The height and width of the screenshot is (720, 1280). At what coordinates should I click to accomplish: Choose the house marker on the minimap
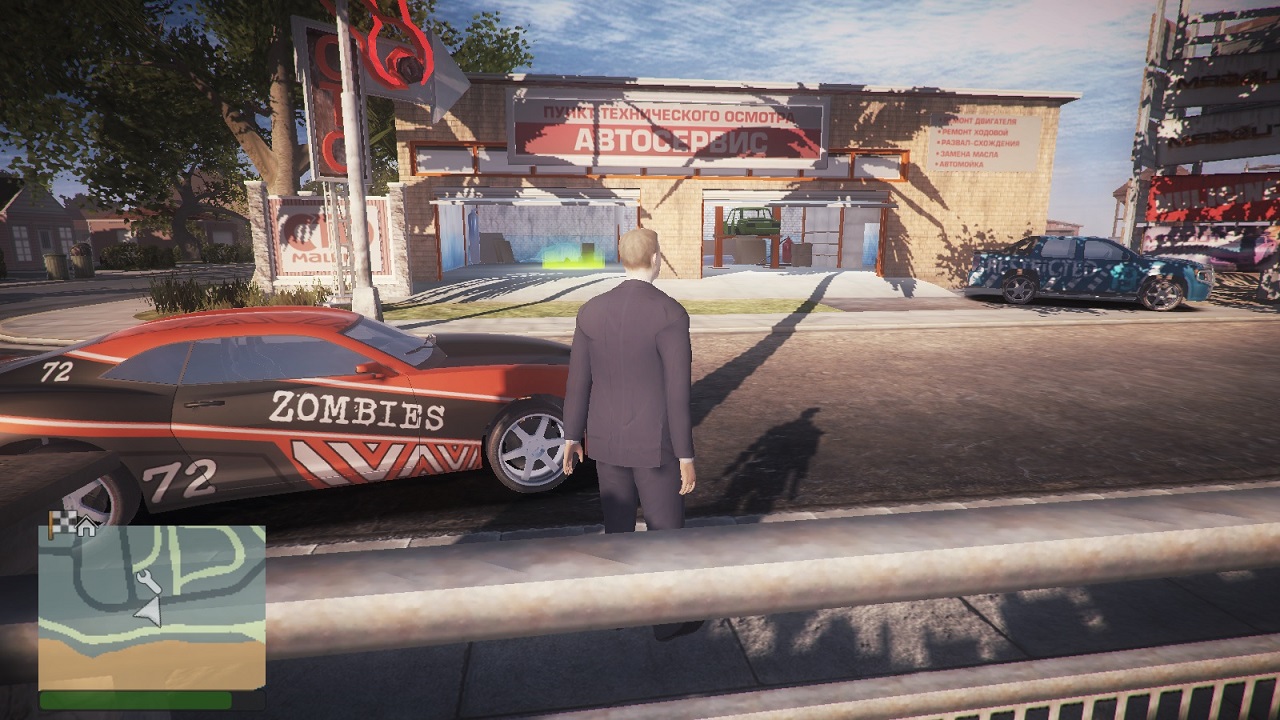(x=86, y=527)
